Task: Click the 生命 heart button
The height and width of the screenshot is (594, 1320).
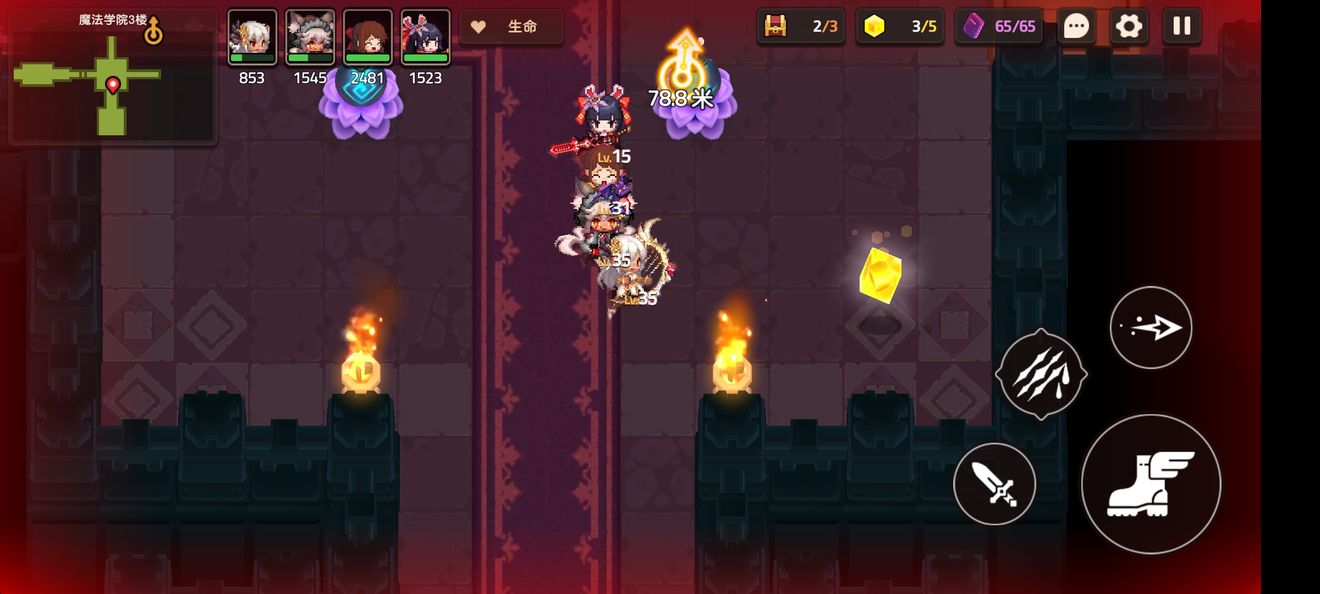Action: 511,27
